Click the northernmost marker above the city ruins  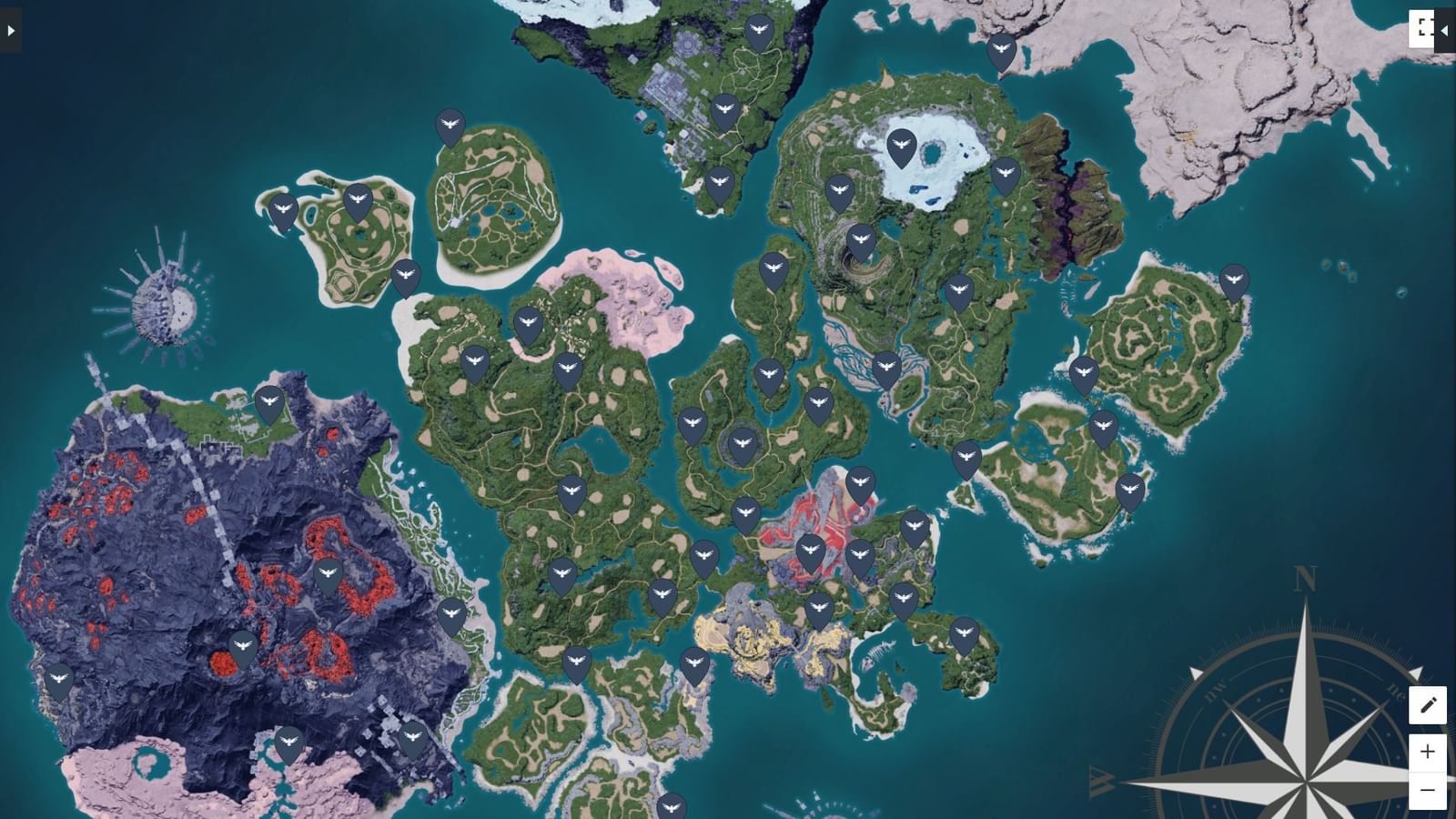tap(757, 30)
